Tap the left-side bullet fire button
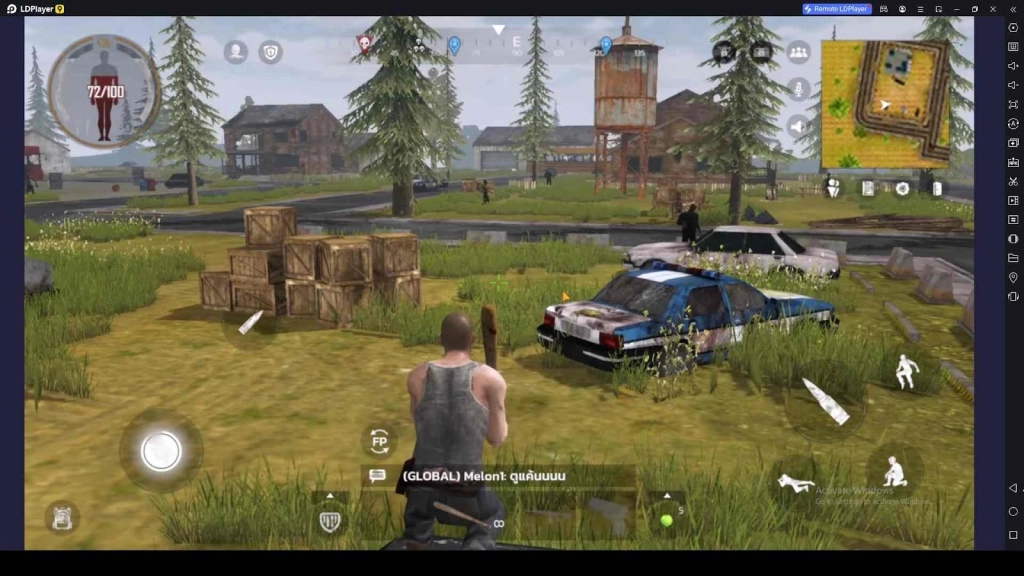 [250, 322]
